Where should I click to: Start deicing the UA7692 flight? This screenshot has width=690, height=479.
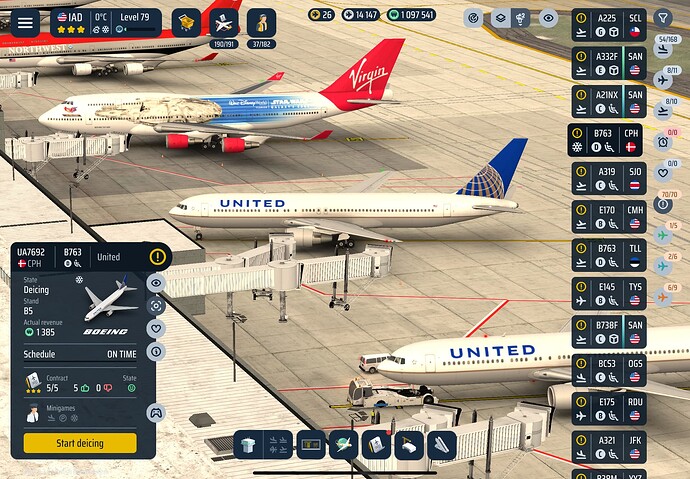pyautogui.click(x=80, y=443)
